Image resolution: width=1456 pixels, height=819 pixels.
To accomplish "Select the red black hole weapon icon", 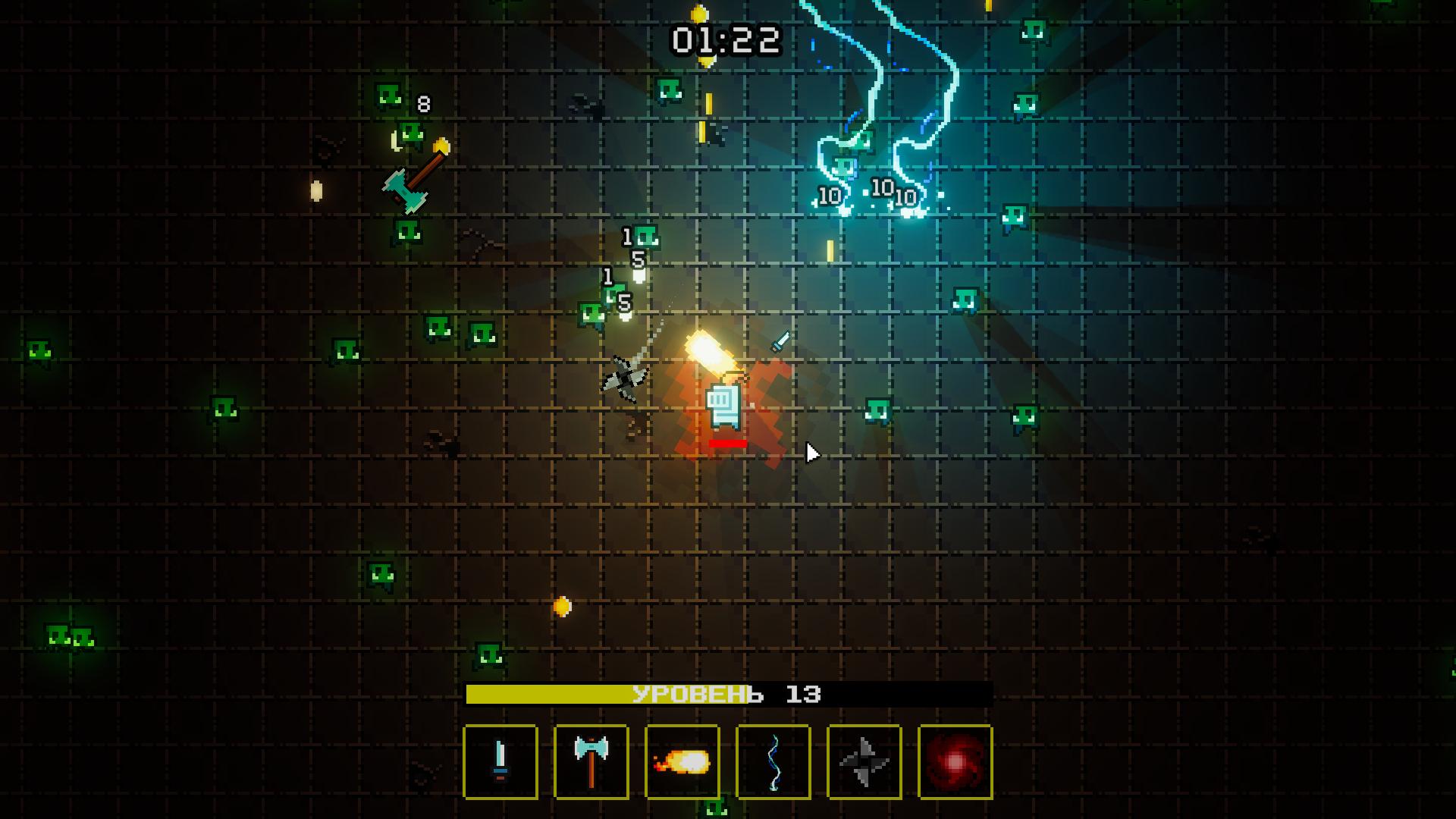I will click(955, 761).
